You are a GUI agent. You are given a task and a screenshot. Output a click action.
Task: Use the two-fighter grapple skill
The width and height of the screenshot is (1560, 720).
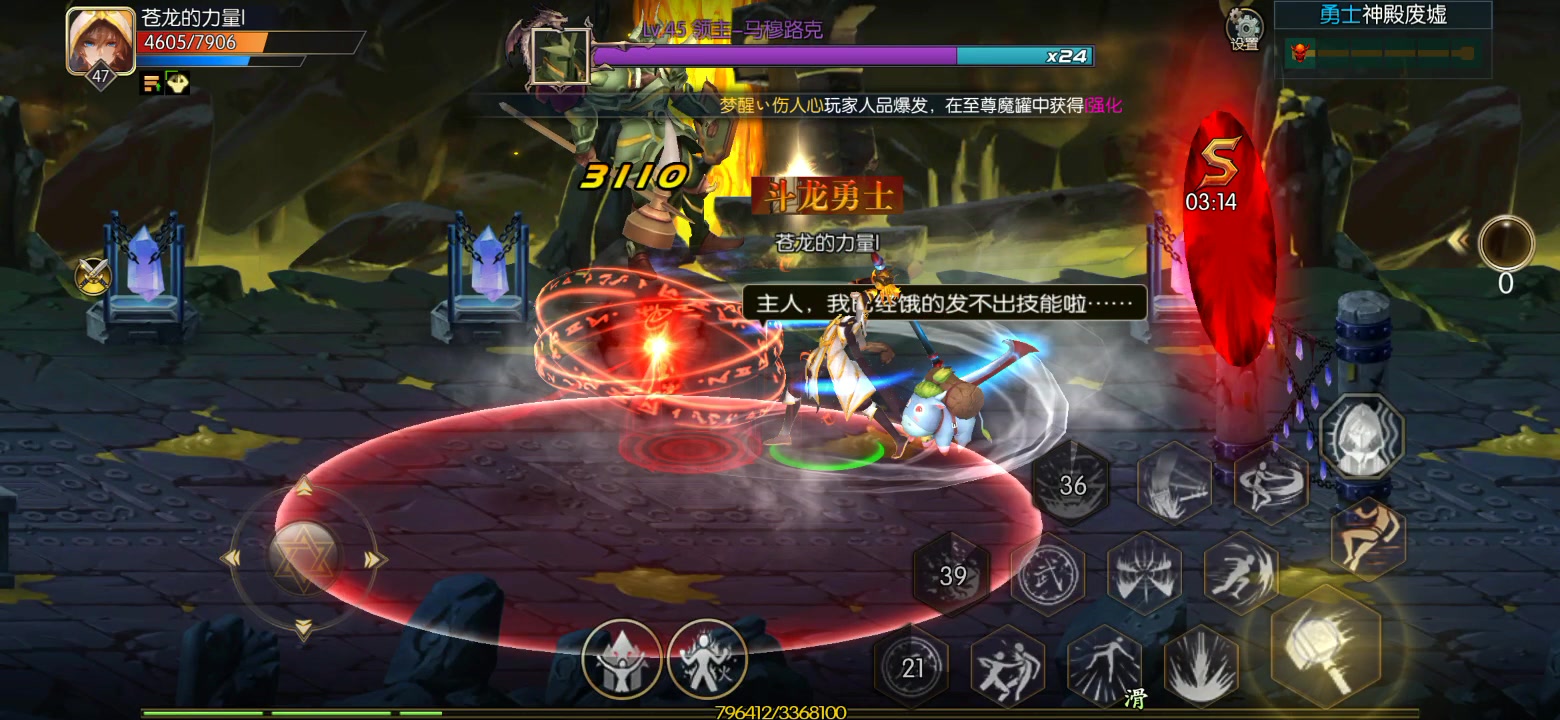(1007, 667)
